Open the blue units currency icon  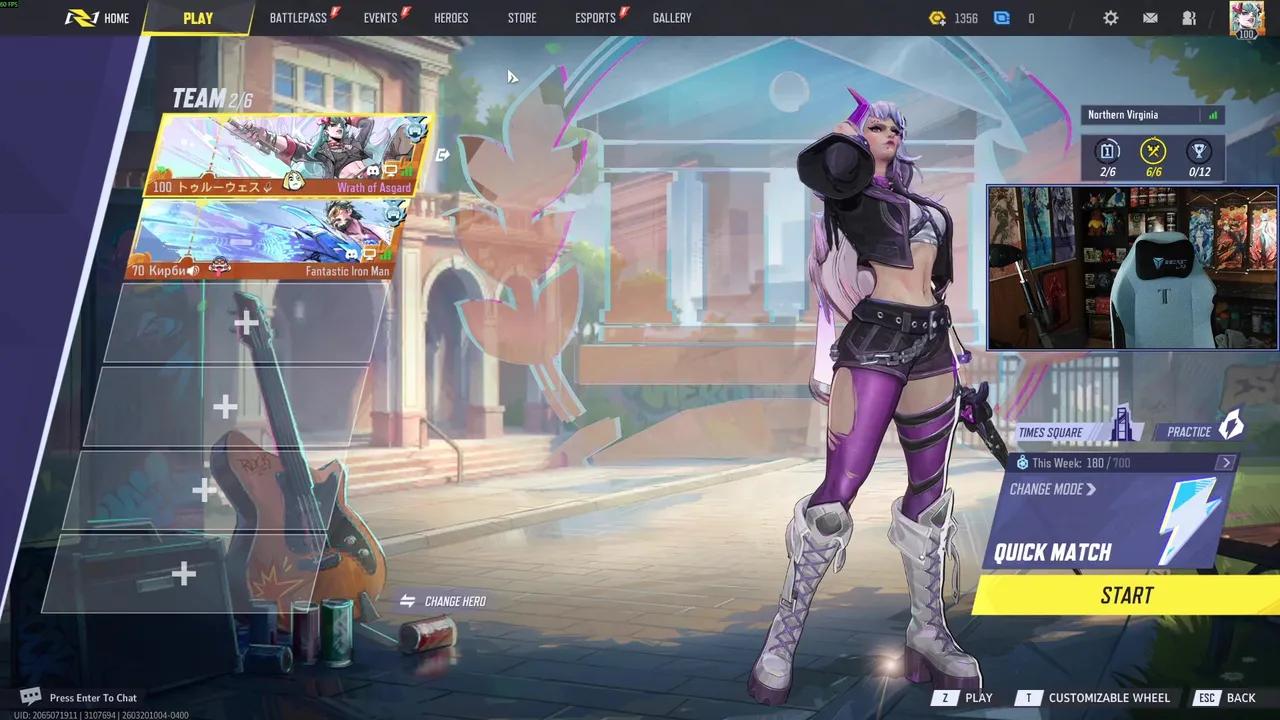pyautogui.click(x=1002, y=17)
